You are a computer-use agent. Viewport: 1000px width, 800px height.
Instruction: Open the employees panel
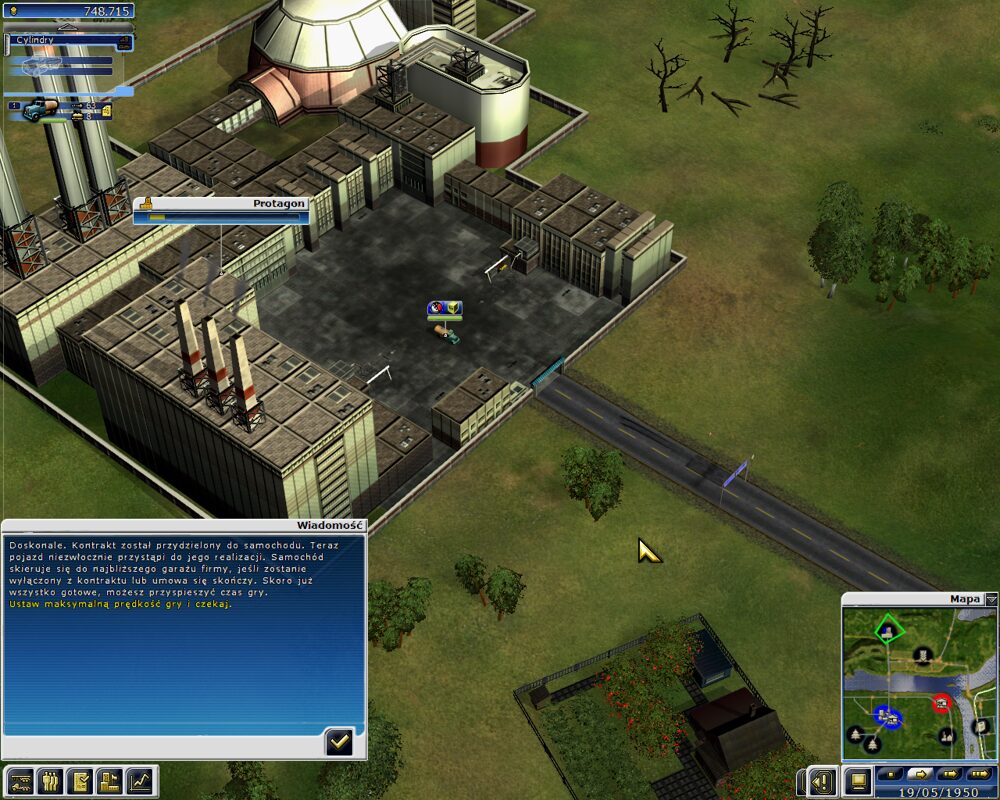click(x=49, y=780)
